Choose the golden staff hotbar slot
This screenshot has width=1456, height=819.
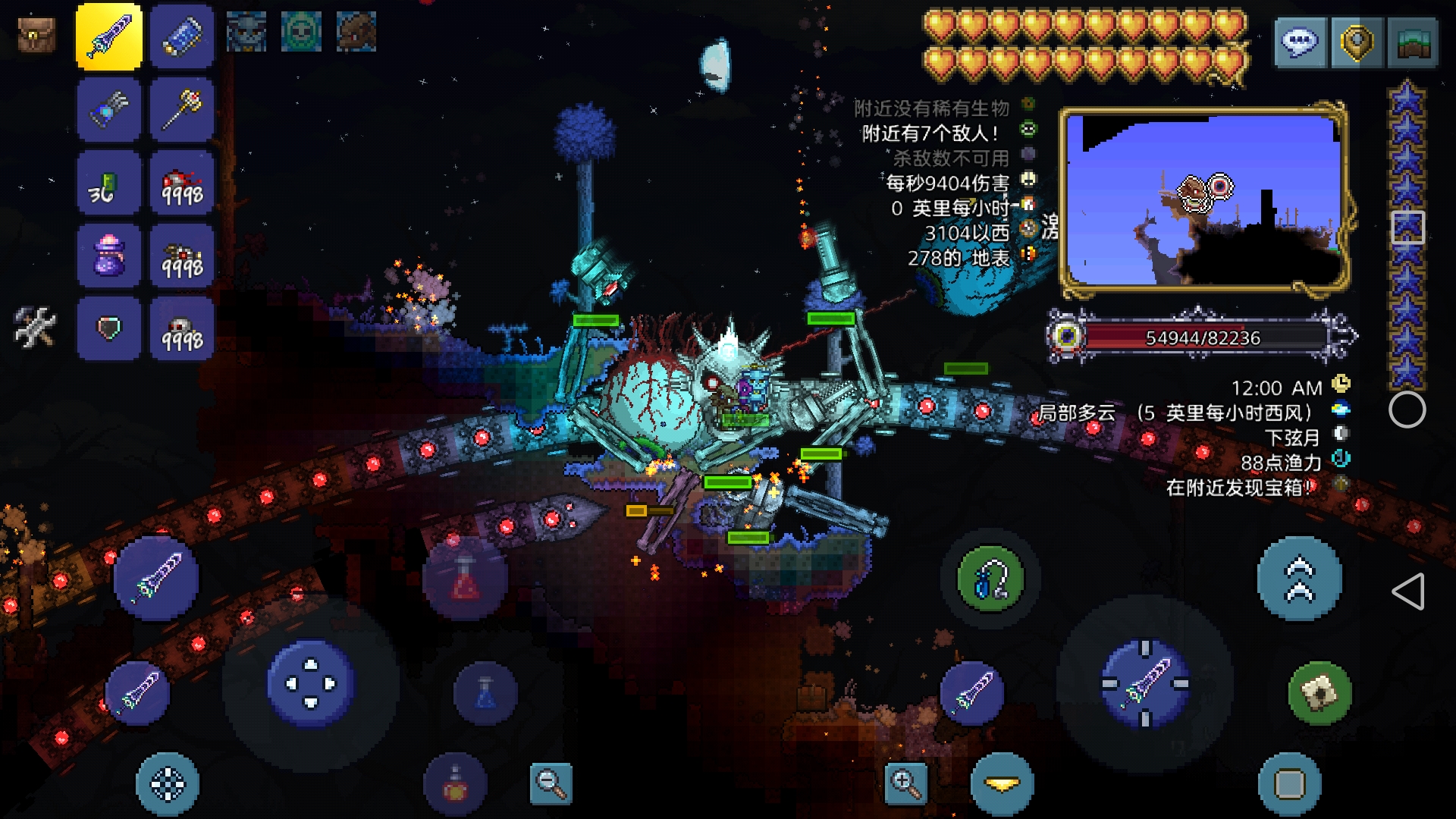182,110
